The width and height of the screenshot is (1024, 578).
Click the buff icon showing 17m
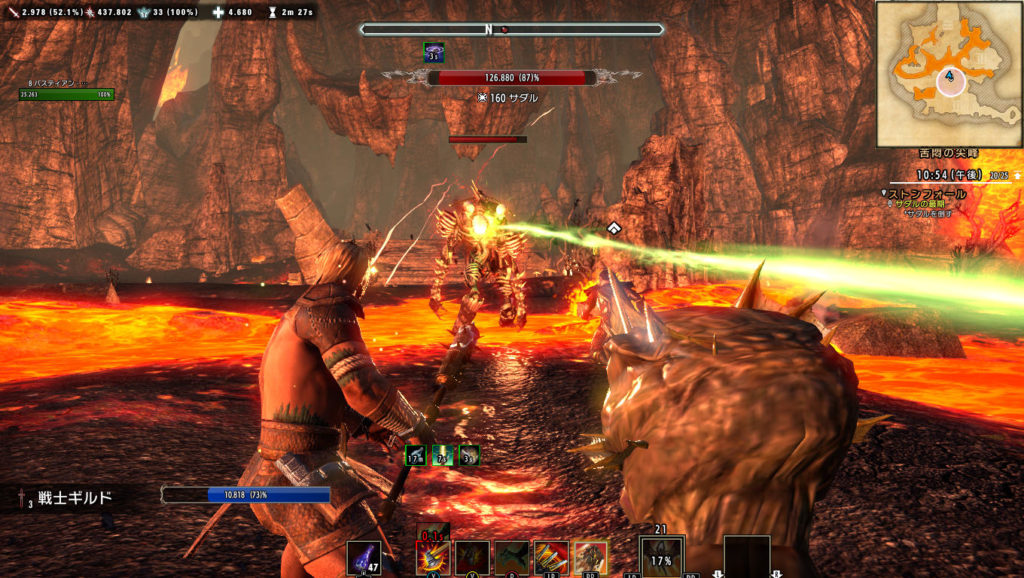[x=416, y=455]
